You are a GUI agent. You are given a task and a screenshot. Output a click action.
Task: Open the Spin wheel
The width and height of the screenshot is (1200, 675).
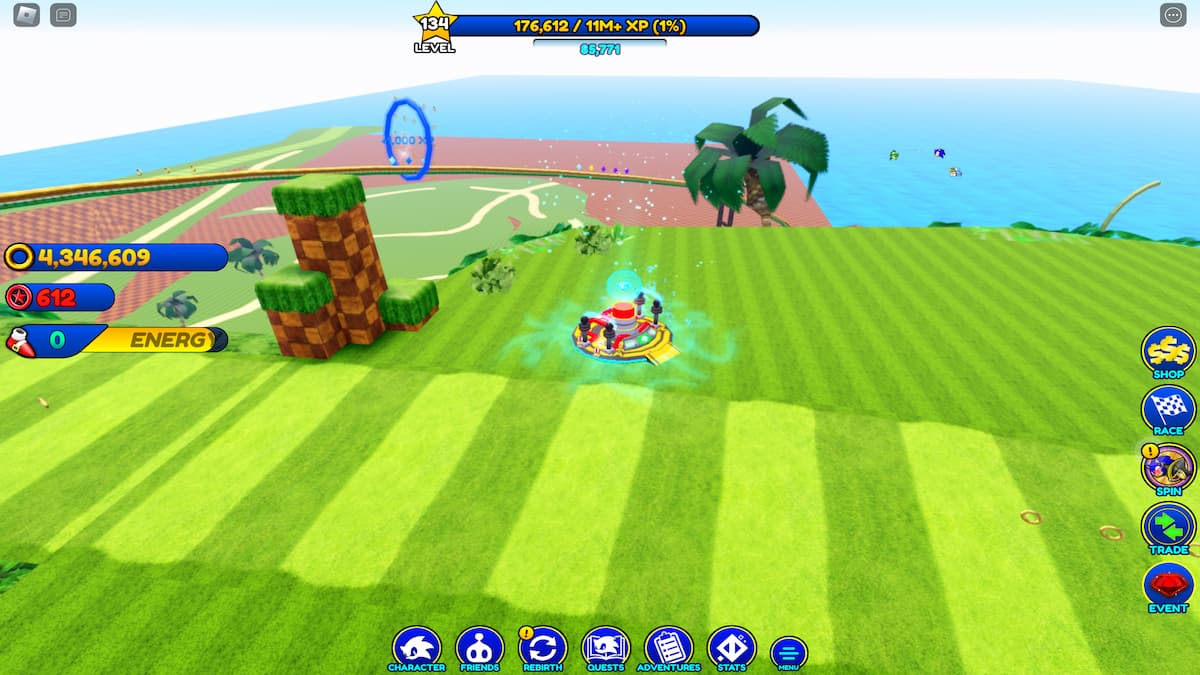point(1168,467)
